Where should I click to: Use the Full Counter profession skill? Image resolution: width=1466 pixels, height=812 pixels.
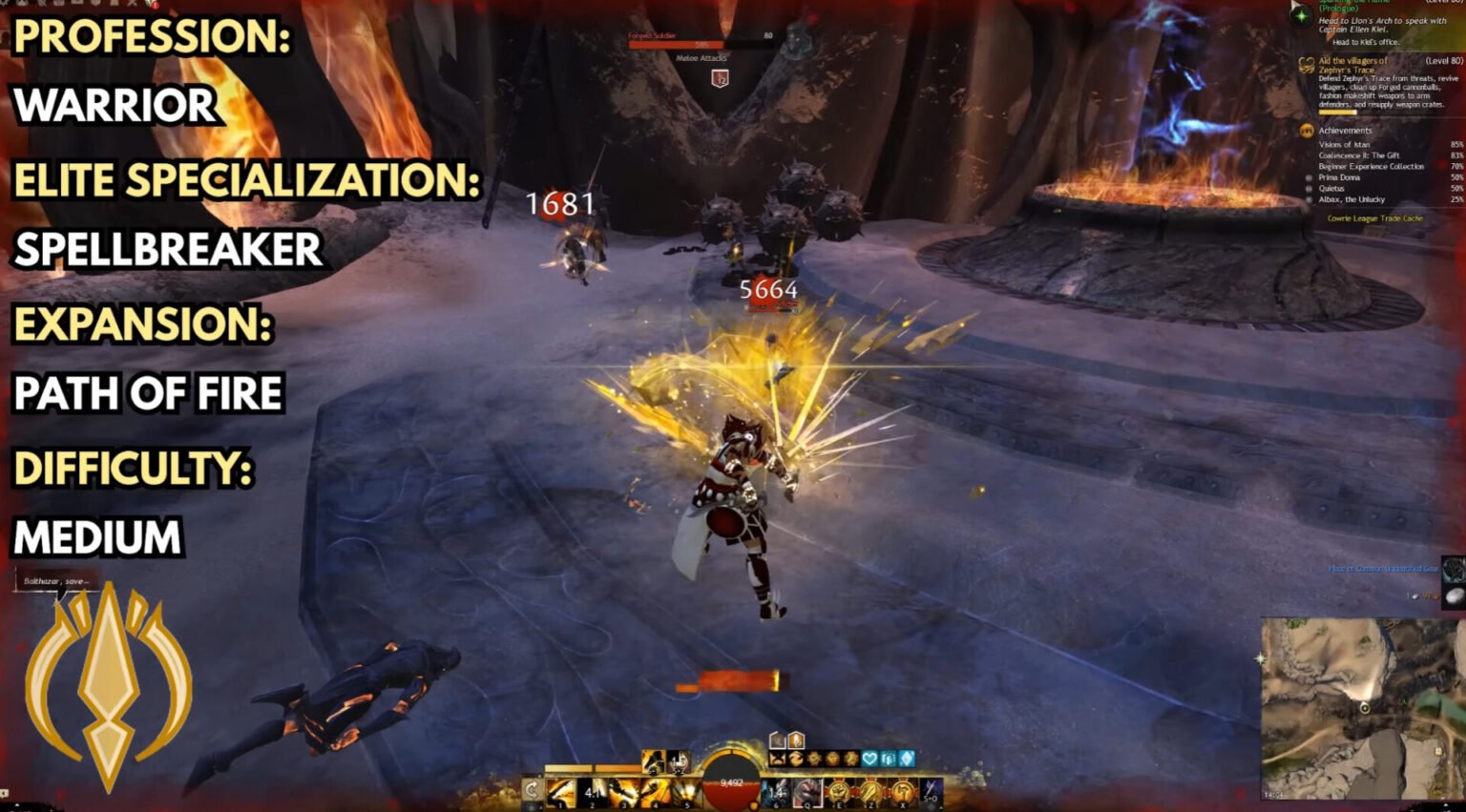click(x=679, y=761)
